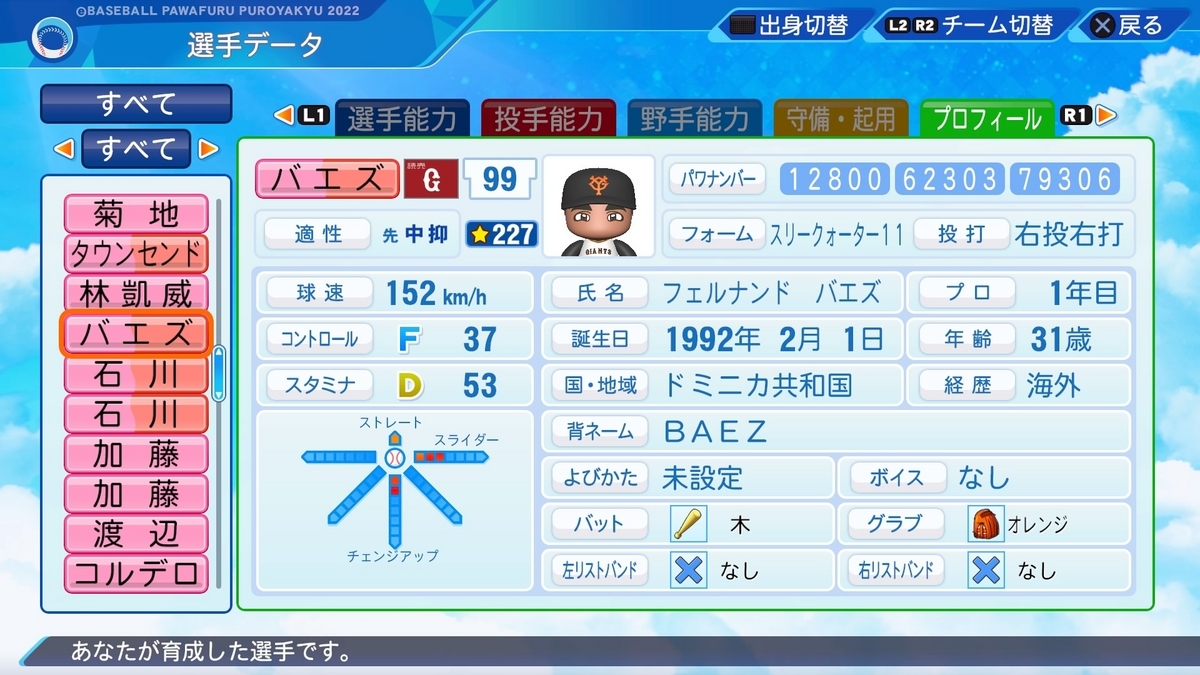The height and width of the screenshot is (675, 1200).
Task: Open the プロフィール tab
Action: (986, 120)
